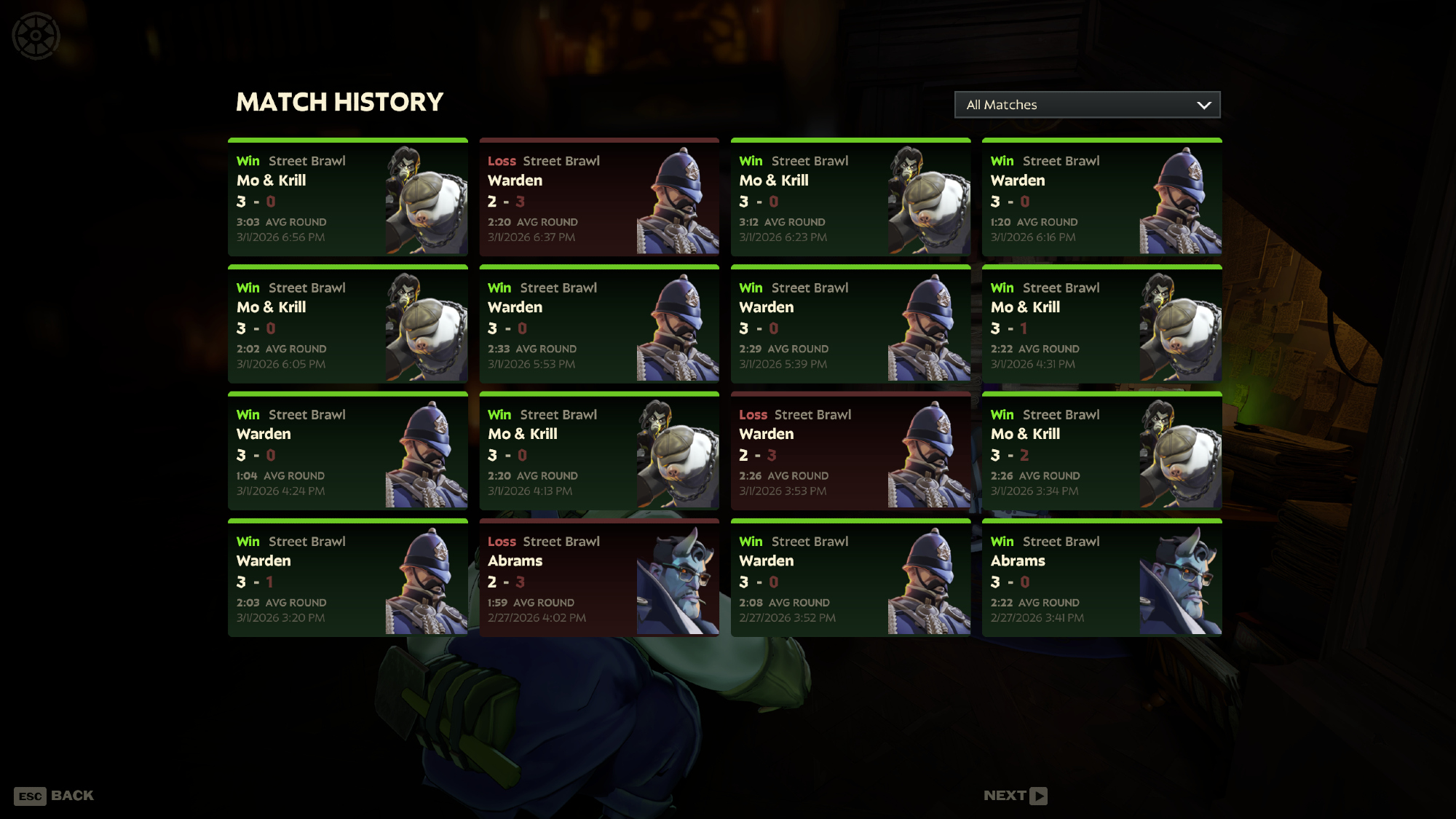Open the Abrams win from 3:41 PM
Image resolution: width=1456 pixels, height=819 pixels.
coord(1101,578)
